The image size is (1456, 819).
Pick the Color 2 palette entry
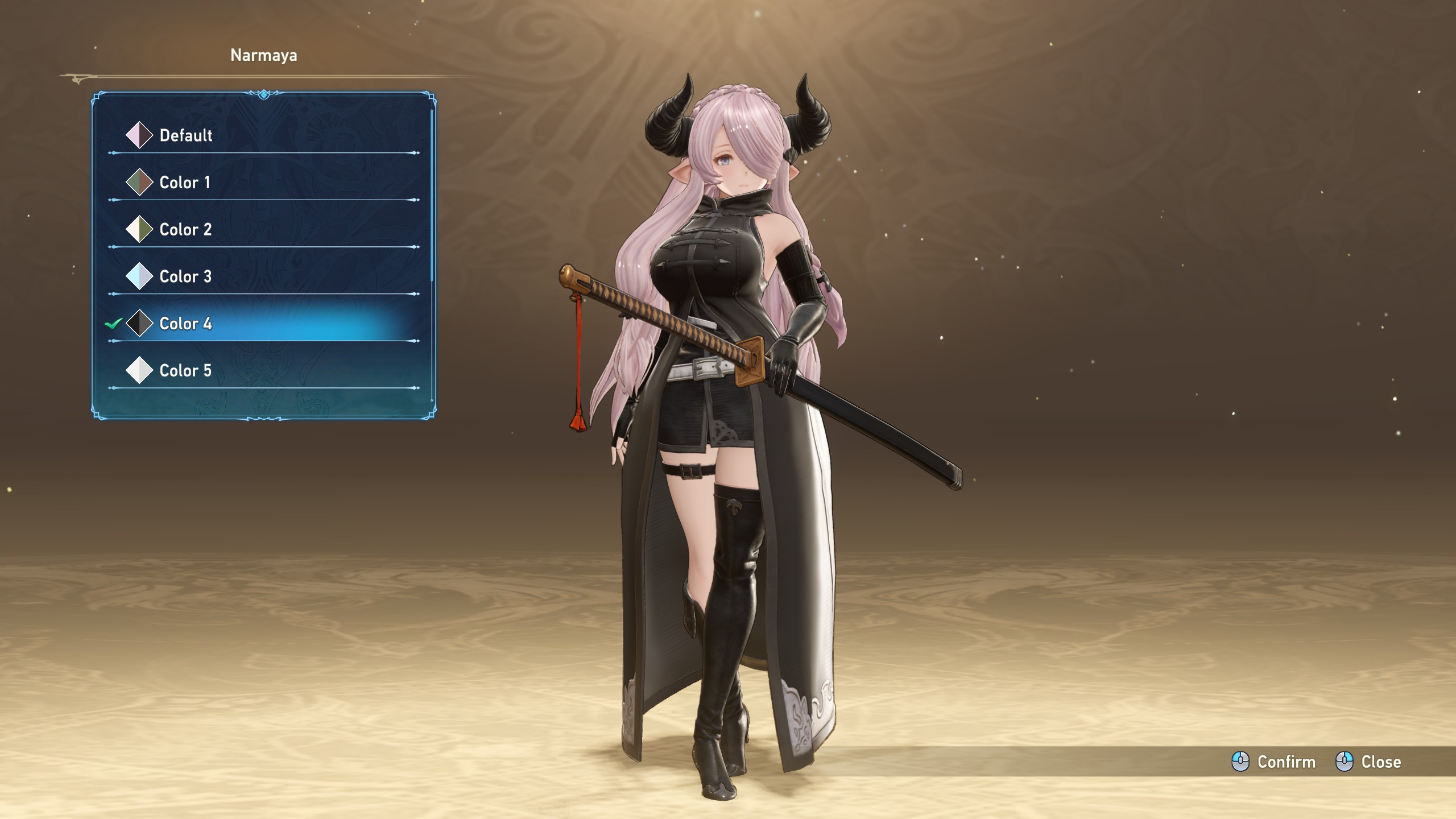[185, 230]
